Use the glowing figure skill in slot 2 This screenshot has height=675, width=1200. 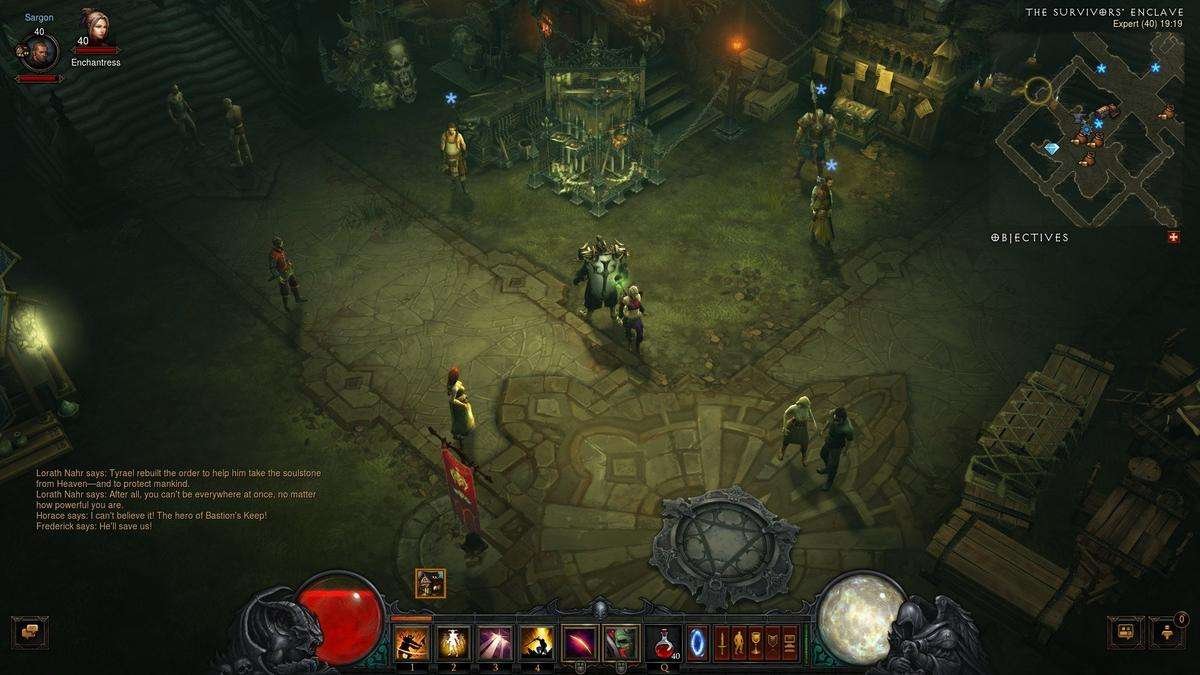pyautogui.click(x=453, y=642)
